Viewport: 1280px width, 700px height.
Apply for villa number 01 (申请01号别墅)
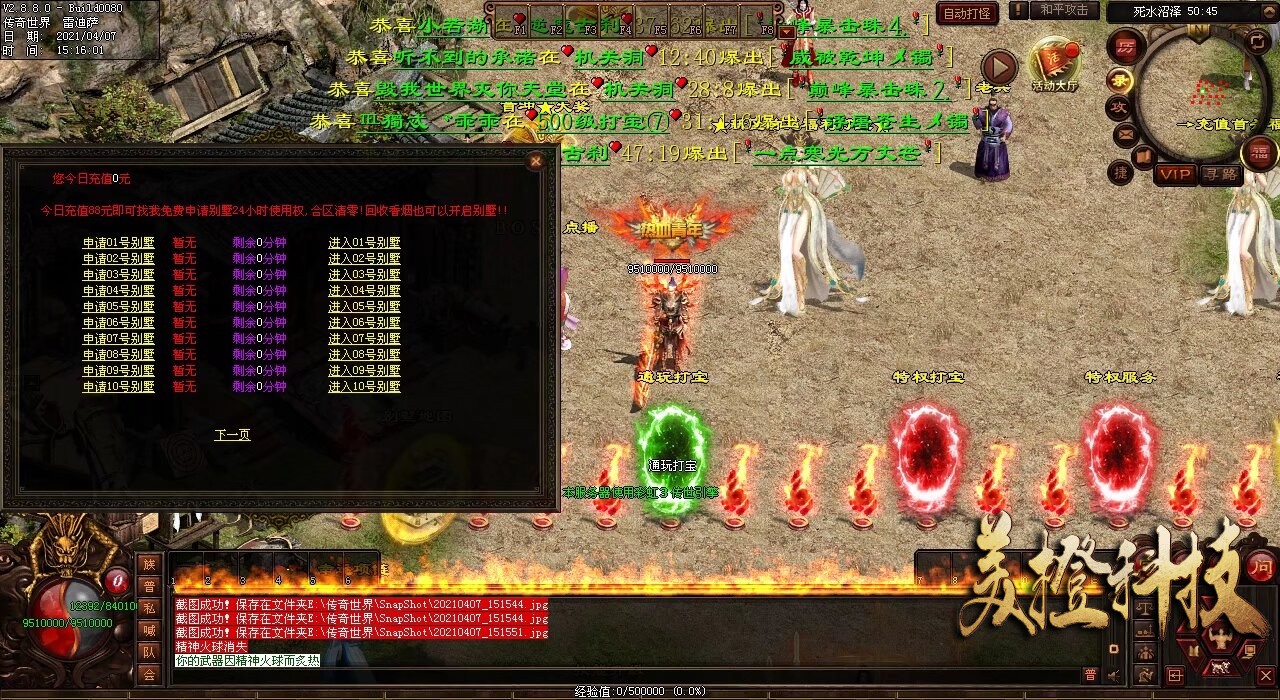click(x=118, y=243)
